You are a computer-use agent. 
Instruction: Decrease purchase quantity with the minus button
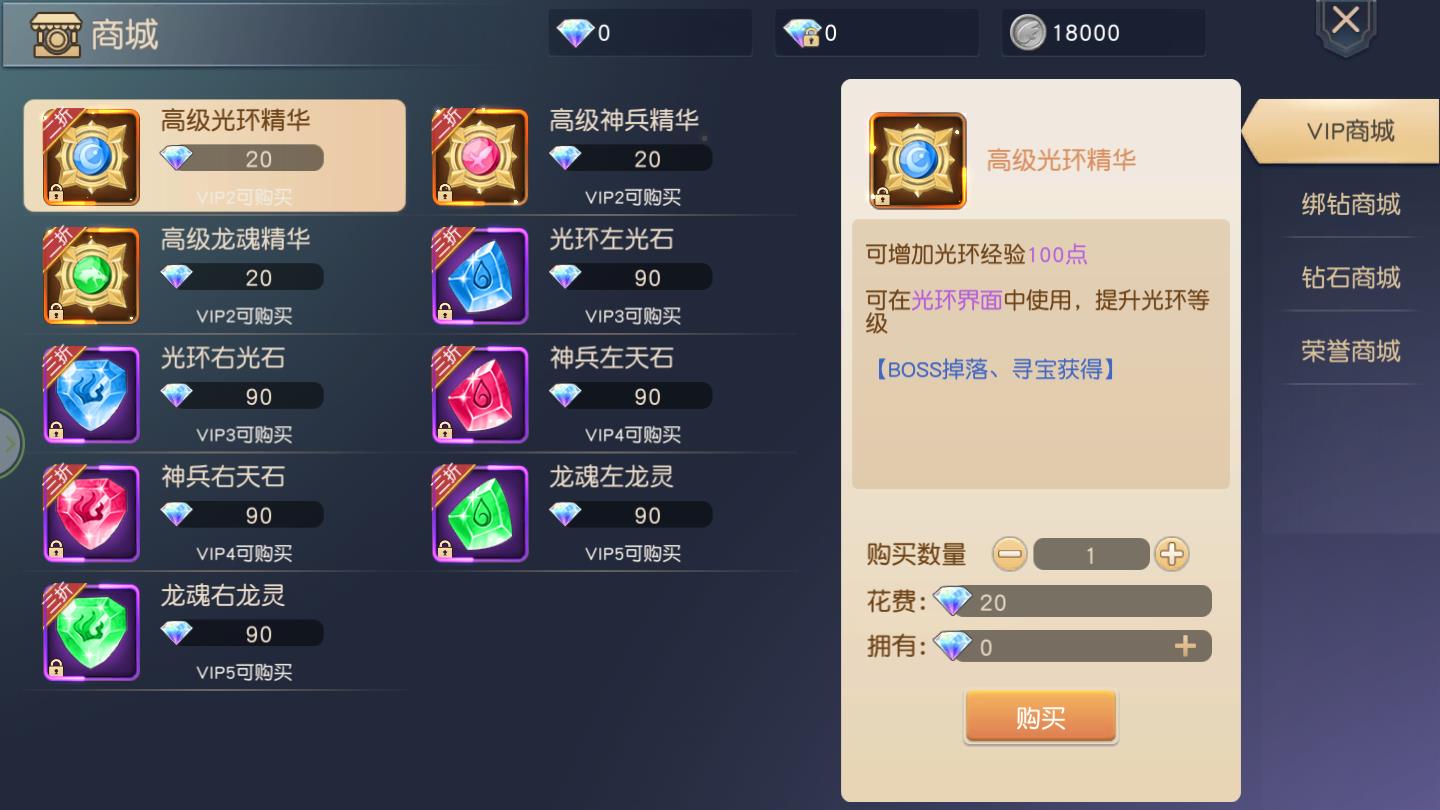coord(1009,553)
